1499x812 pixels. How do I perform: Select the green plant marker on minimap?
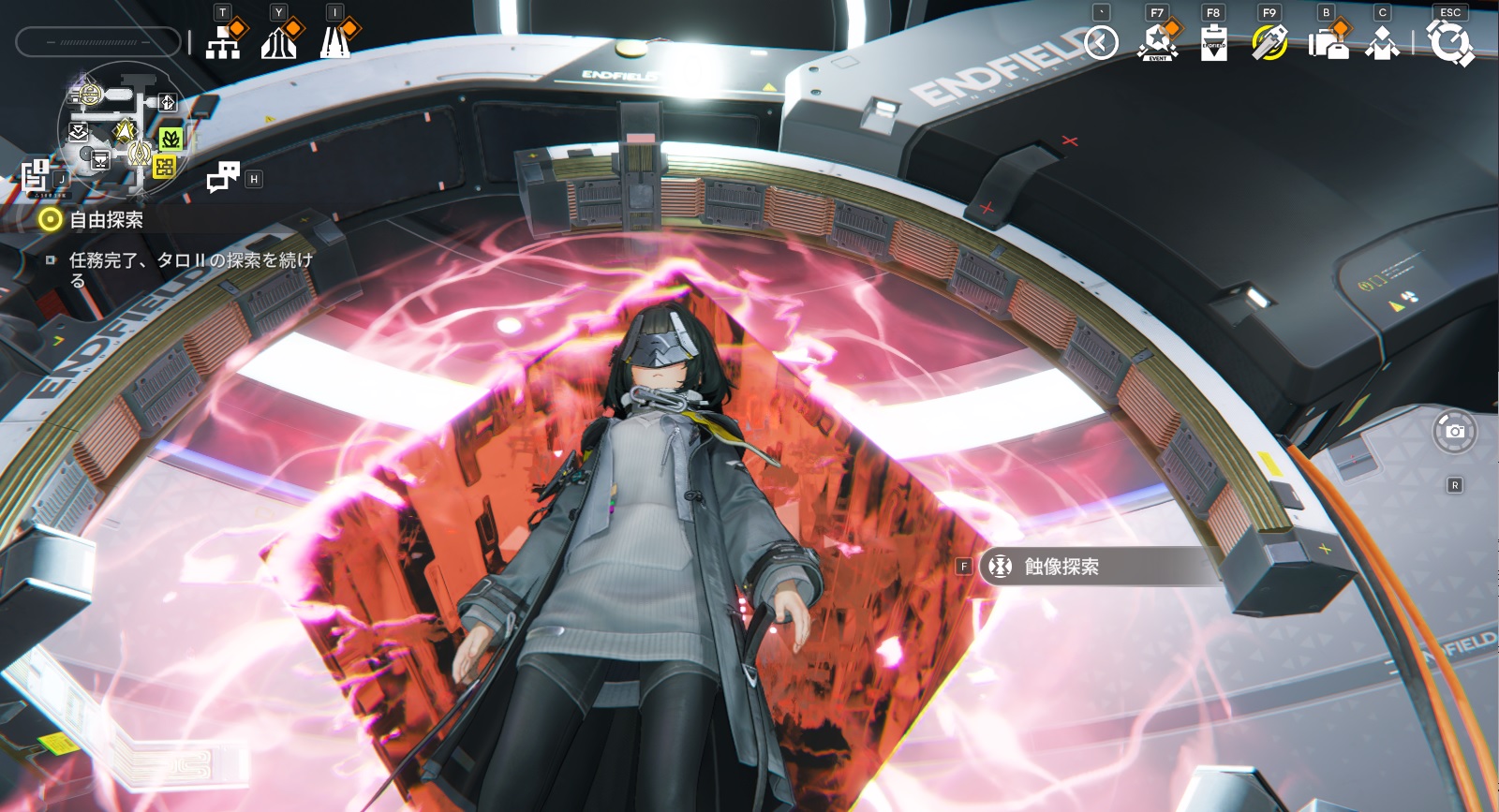tap(171, 140)
